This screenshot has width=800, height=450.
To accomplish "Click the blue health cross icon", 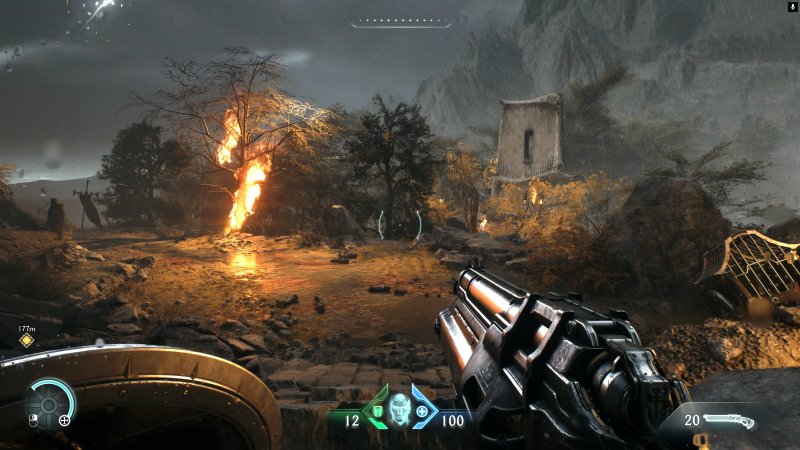I will (x=422, y=411).
